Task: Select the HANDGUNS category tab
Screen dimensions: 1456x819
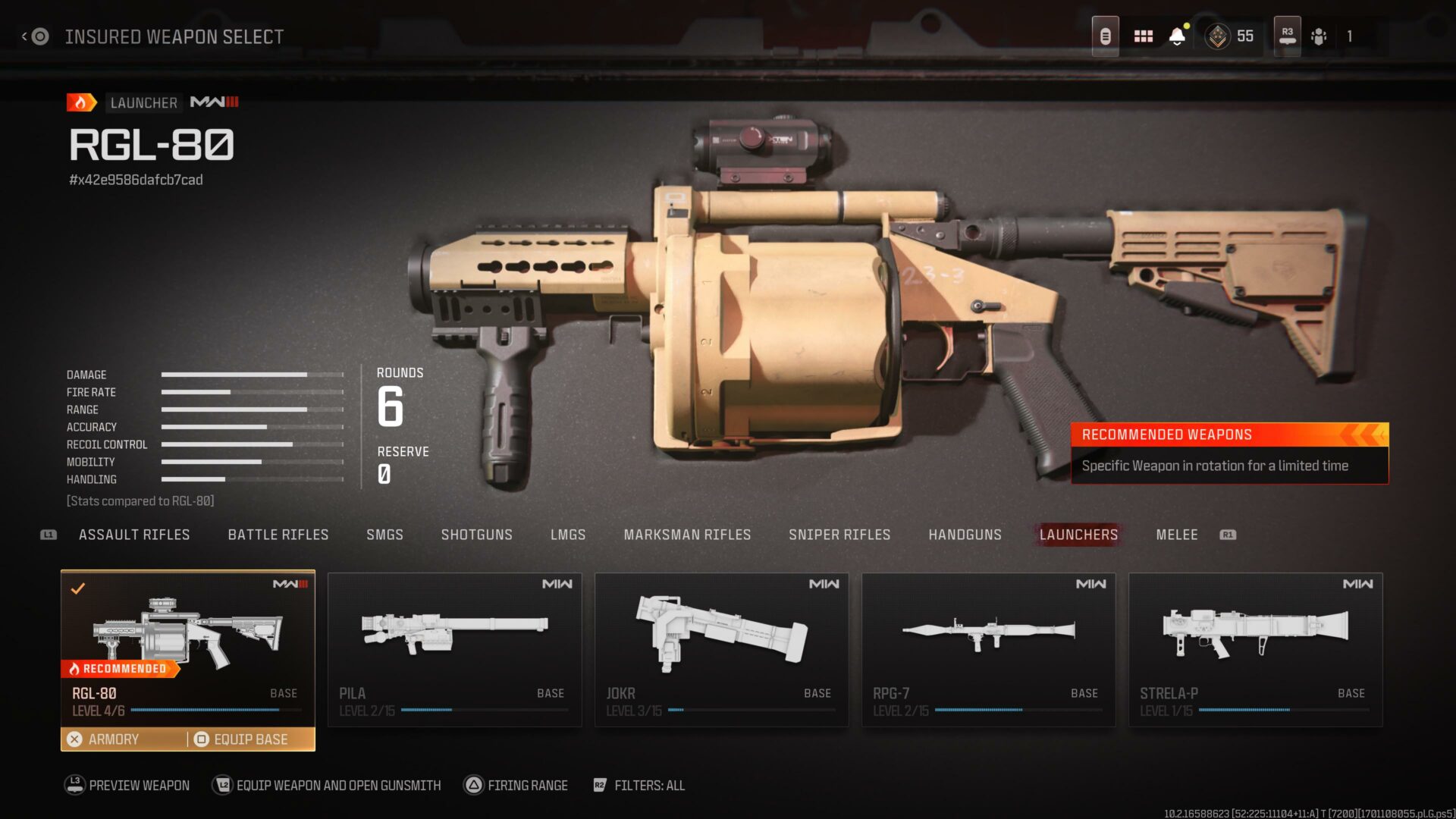Action: coord(965,535)
